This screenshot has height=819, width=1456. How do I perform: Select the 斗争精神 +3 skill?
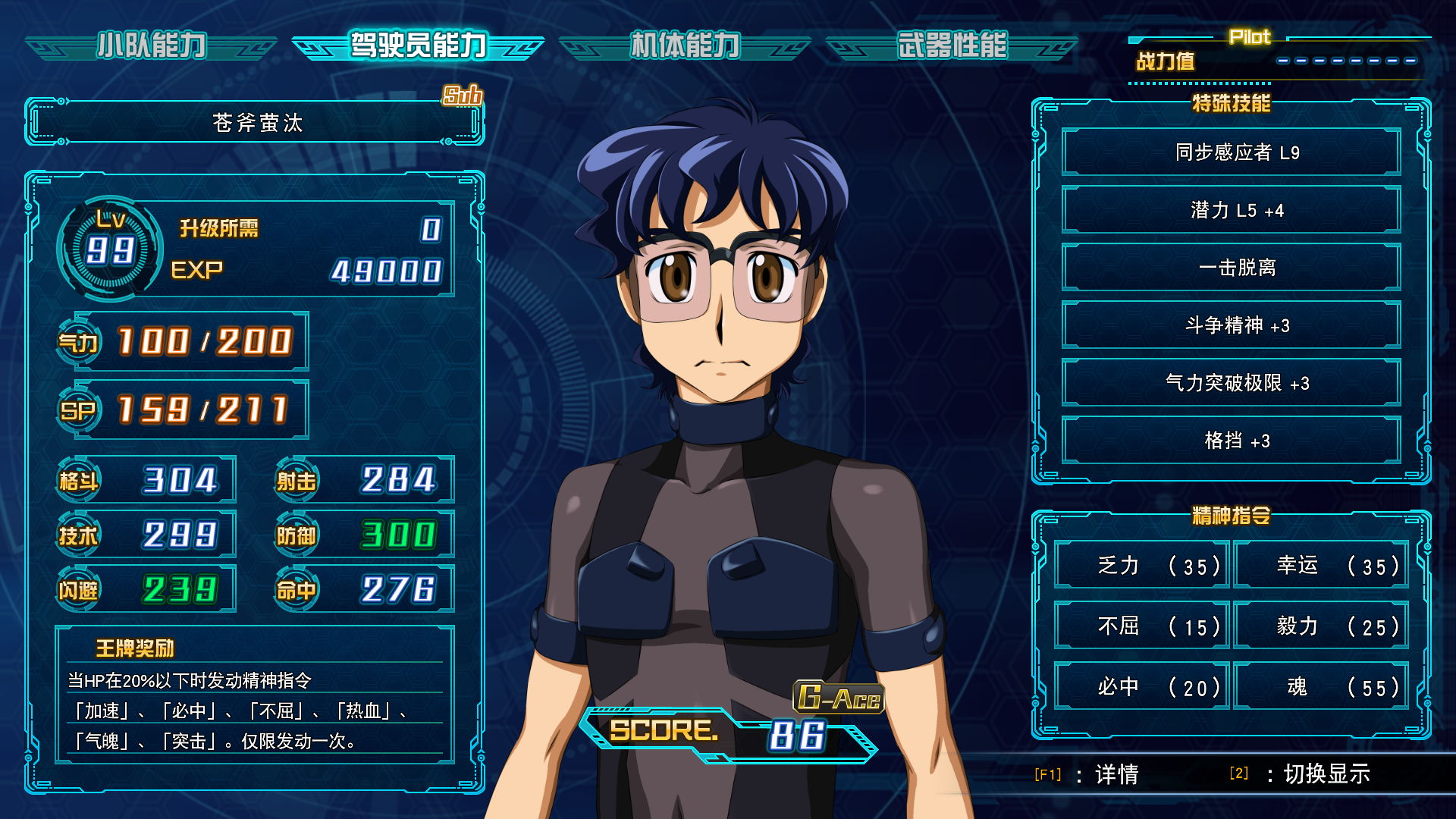tap(1231, 325)
